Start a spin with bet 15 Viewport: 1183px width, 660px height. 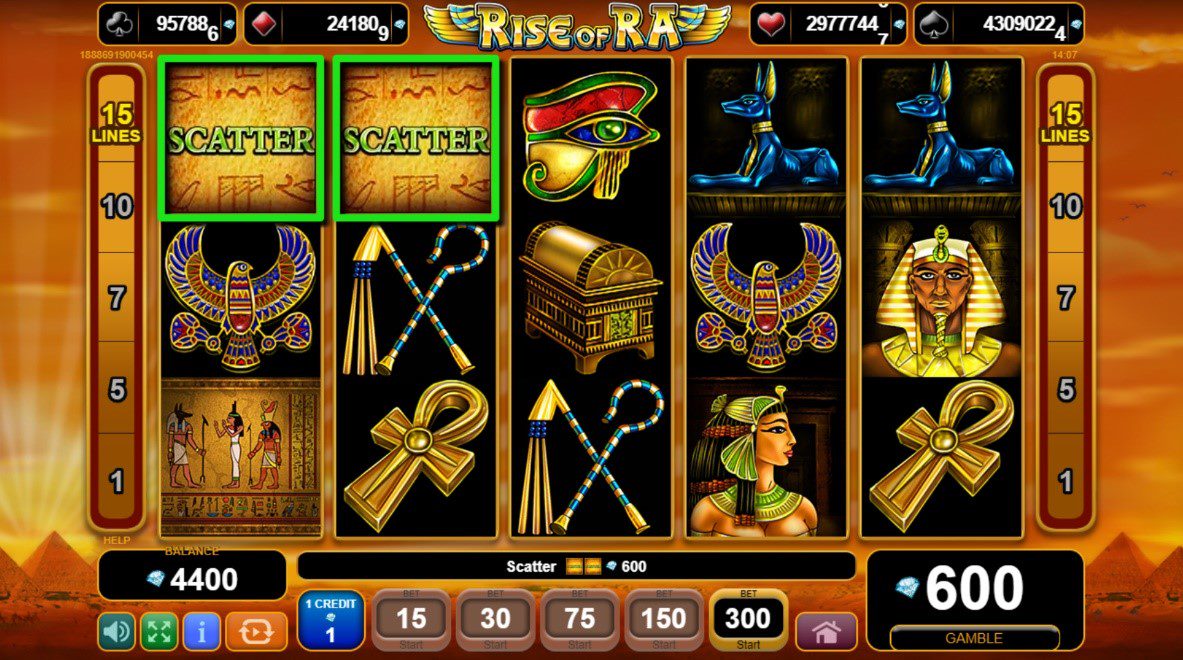(412, 621)
